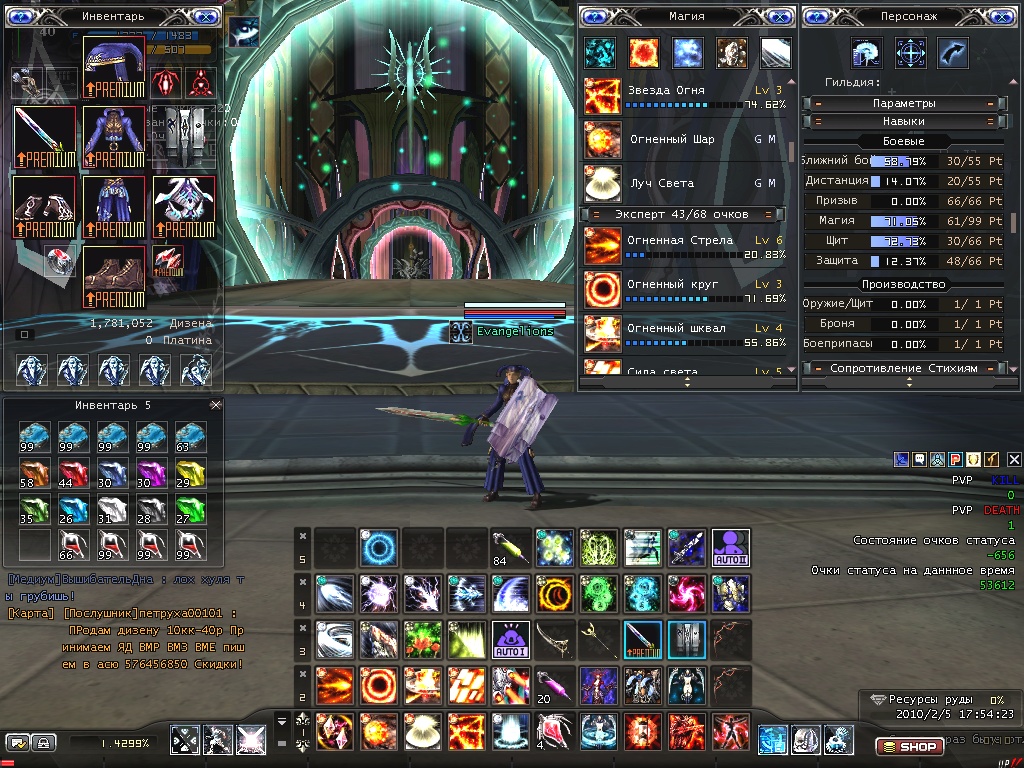Image resolution: width=1024 pixels, height=768 pixels.
Task: Activate the AUTO II hotbar slot
Action: click(x=730, y=548)
